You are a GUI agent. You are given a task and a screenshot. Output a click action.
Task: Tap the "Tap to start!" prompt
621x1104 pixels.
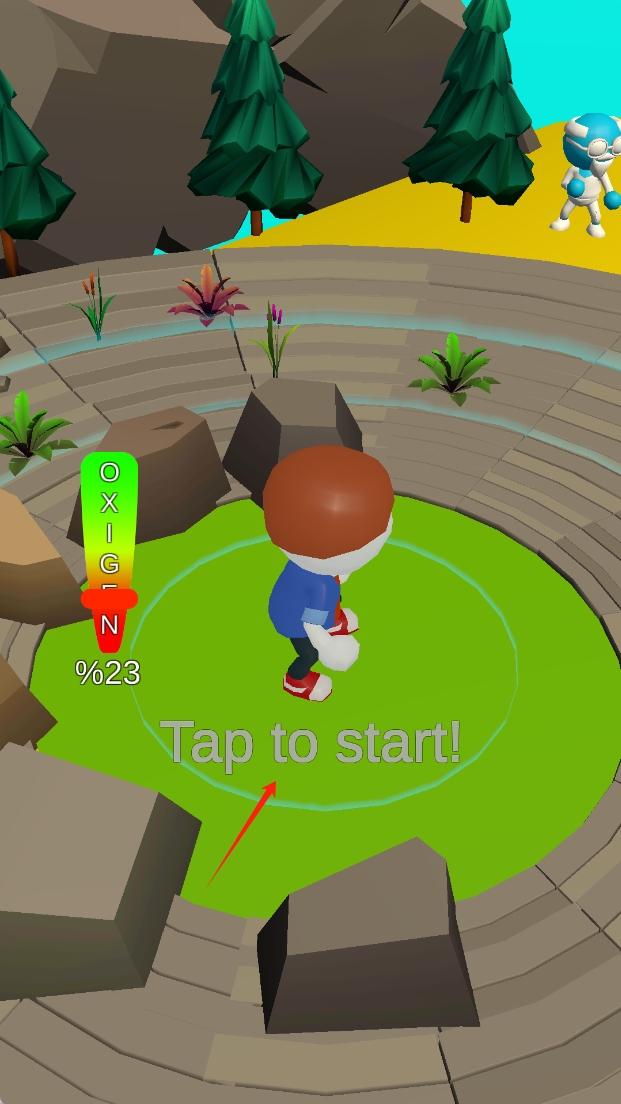(x=310, y=743)
